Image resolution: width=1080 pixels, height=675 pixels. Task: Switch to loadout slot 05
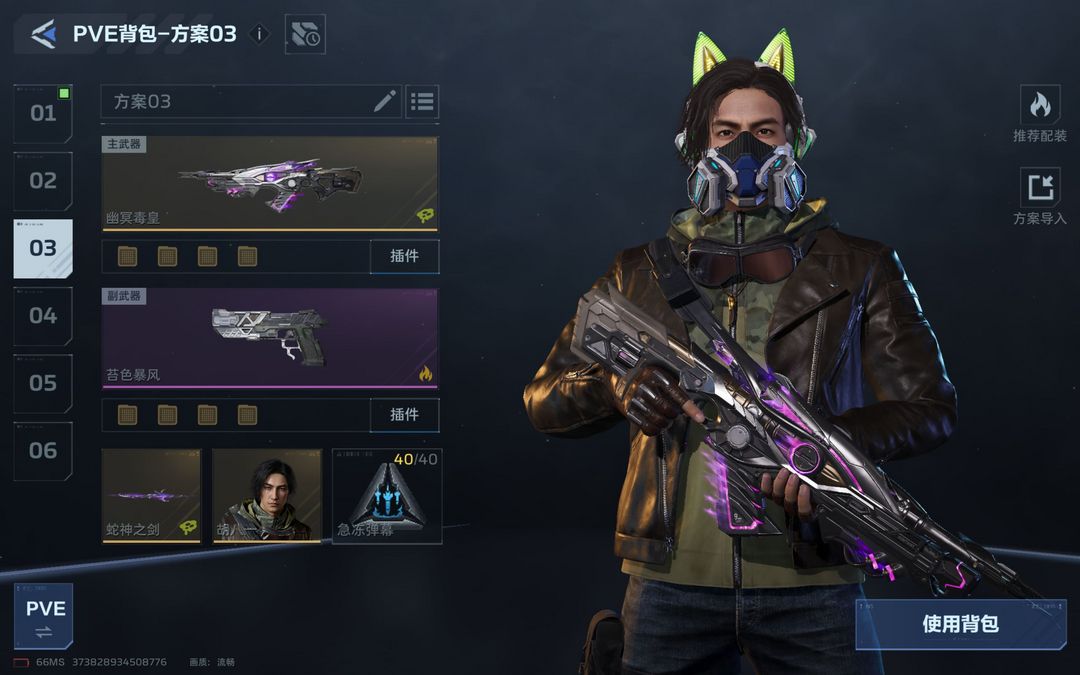point(43,383)
